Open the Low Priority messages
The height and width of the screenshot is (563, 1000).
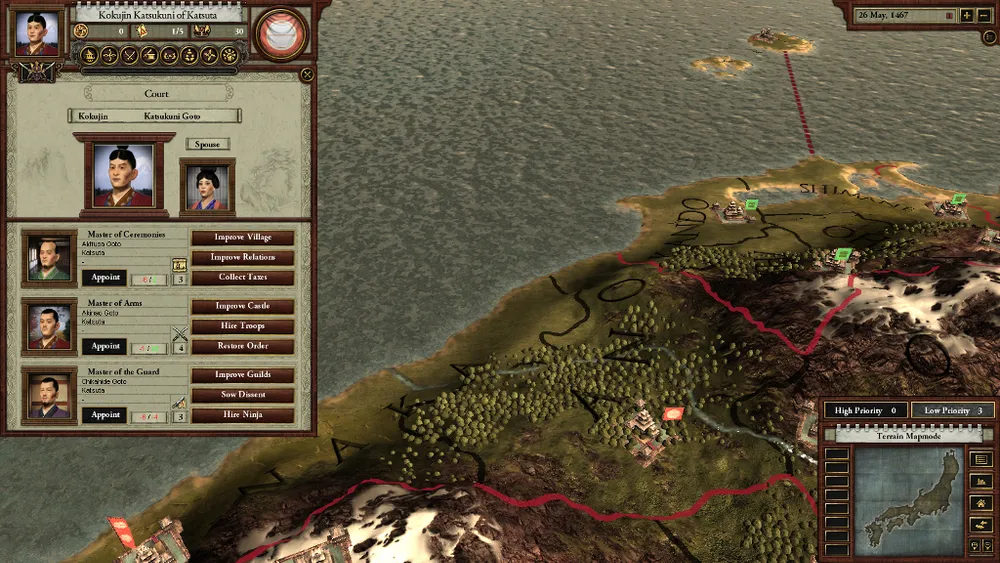952,410
